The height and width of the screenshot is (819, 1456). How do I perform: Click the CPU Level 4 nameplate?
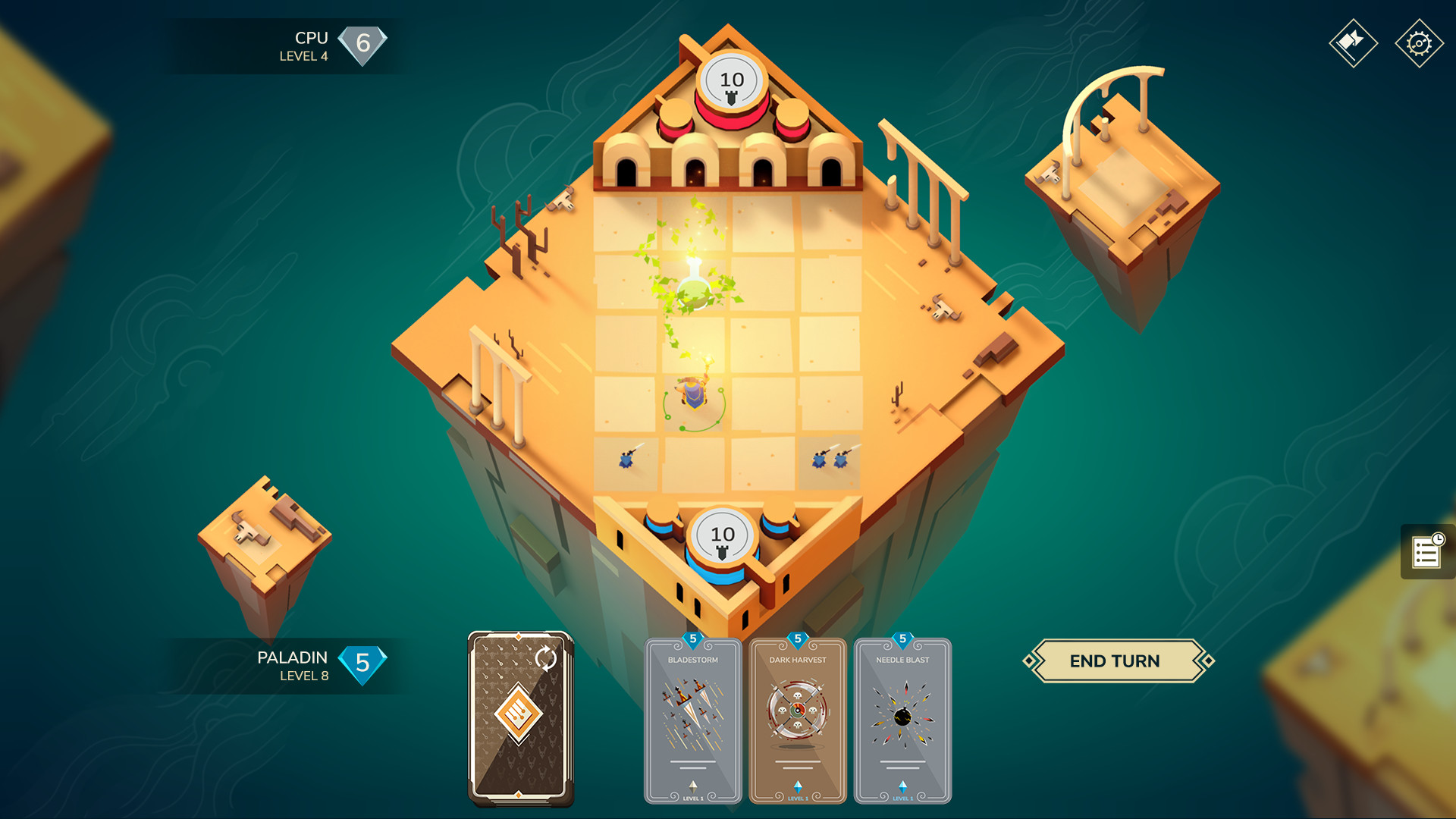point(312,44)
